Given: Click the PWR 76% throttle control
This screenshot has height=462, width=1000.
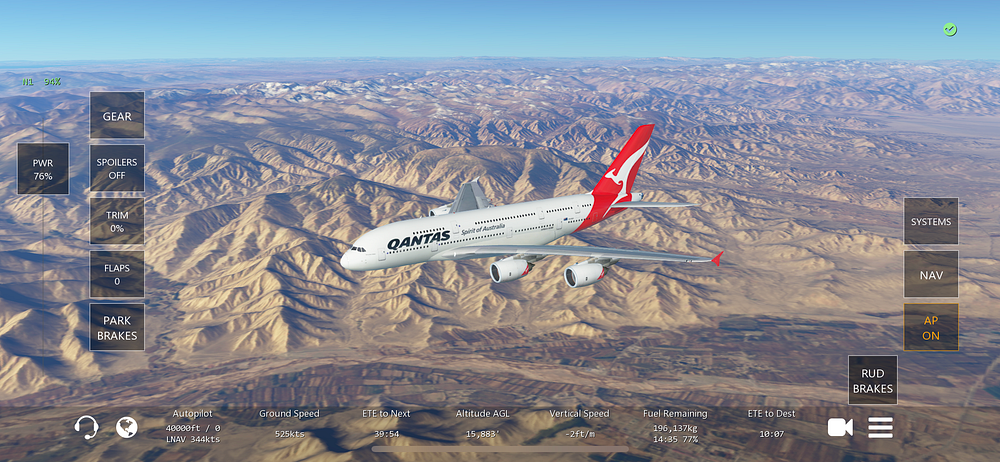Looking at the screenshot, I should (43, 168).
